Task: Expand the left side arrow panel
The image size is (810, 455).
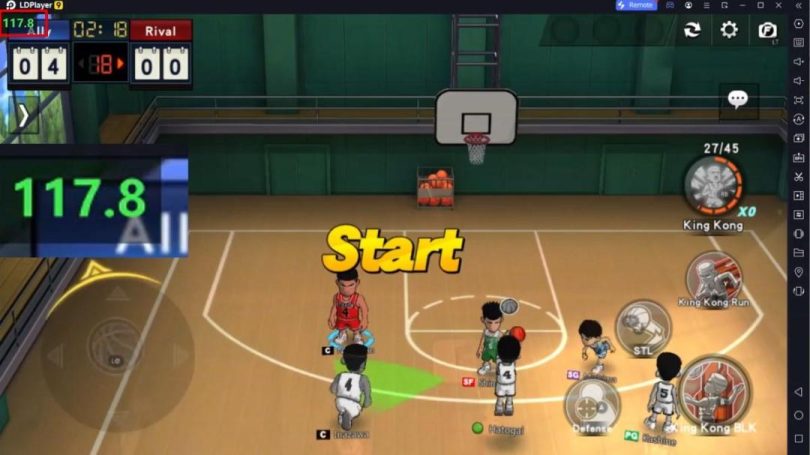Action: pos(23,115)
